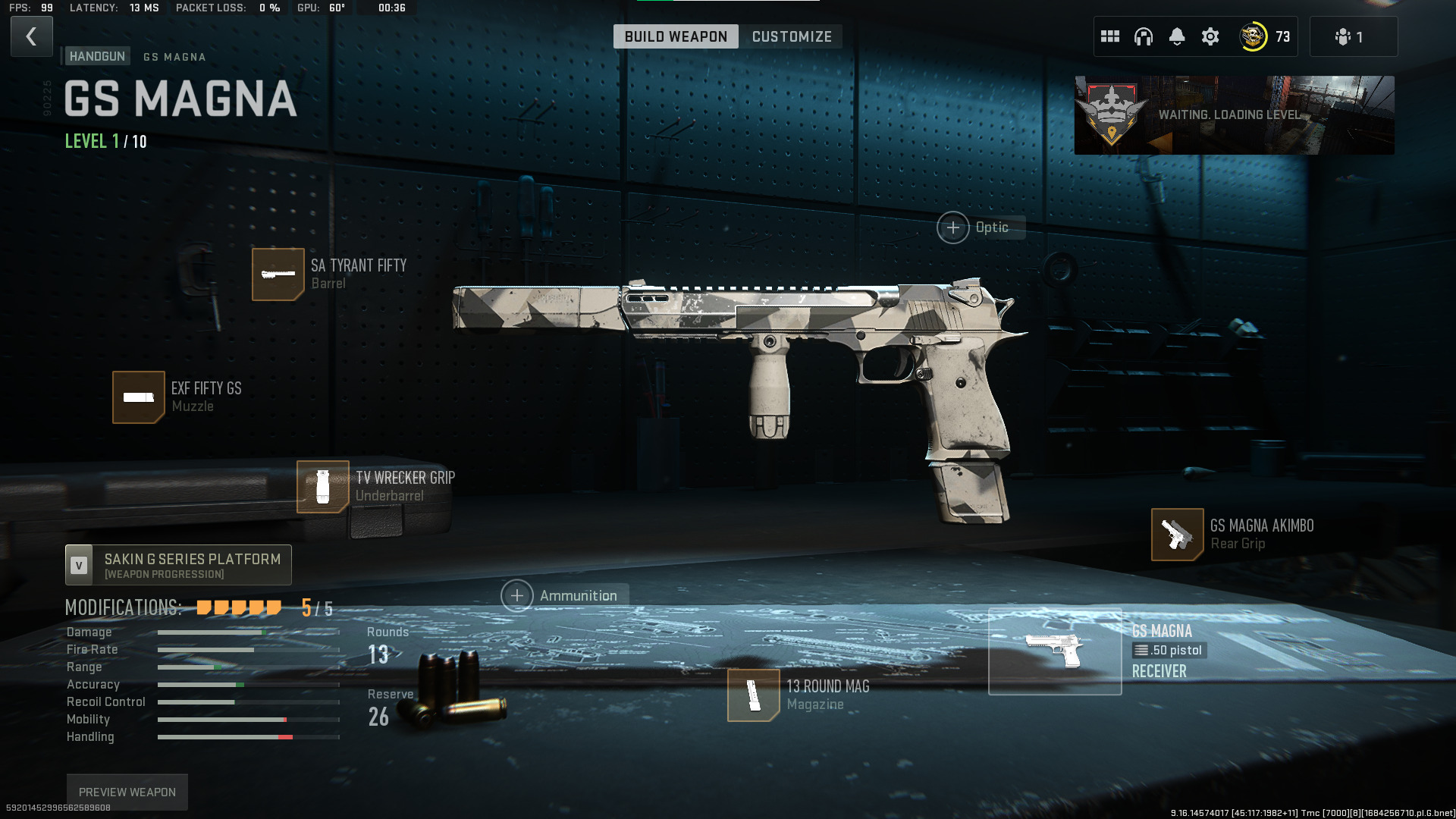Screen dimensions: 1456x819
Task: Choose the EXF Fifty GS muzzle slot
Action: point(139,397)
